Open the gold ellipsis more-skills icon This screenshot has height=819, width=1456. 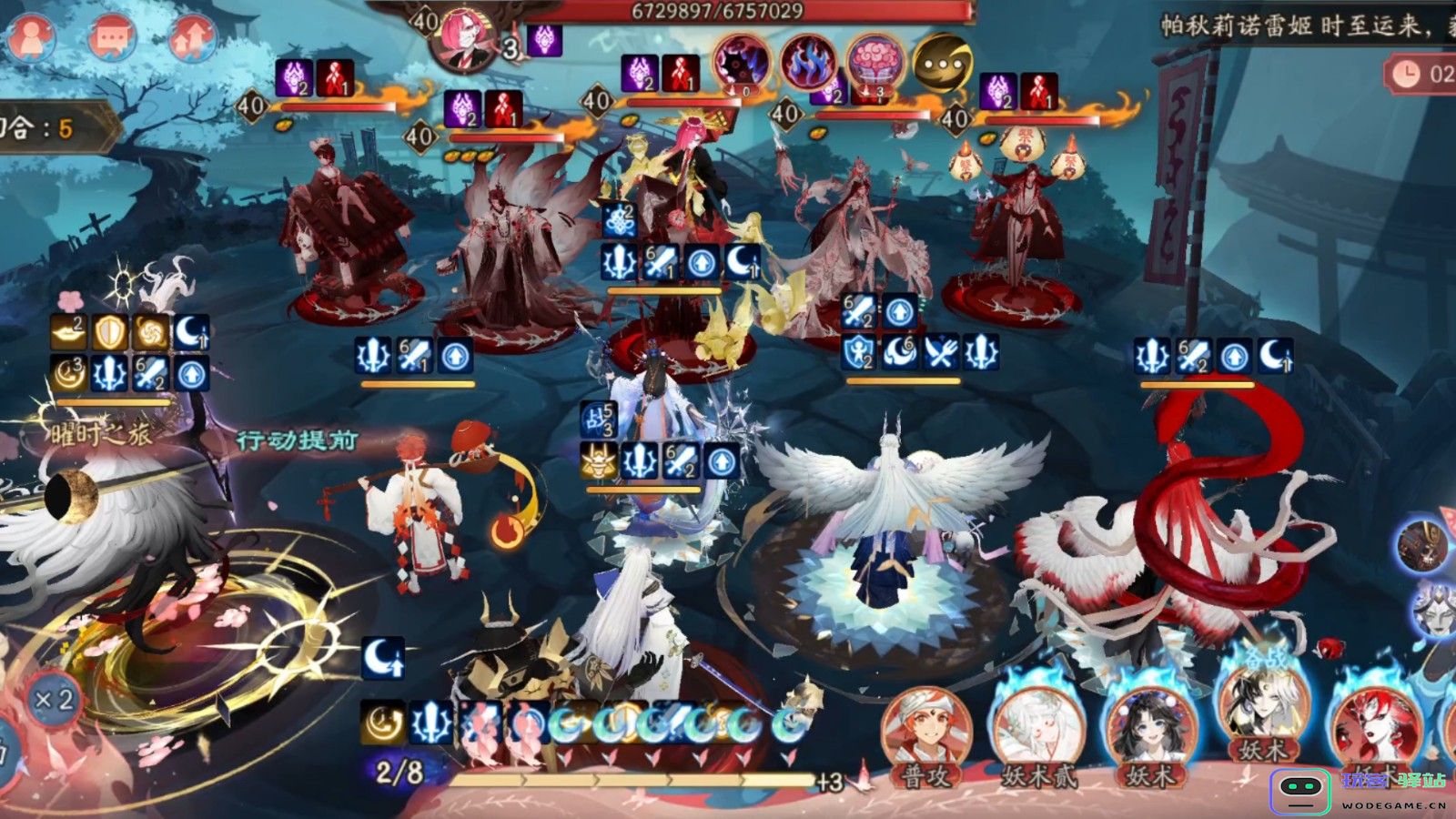pyautogui.click(x=942, y=62)
